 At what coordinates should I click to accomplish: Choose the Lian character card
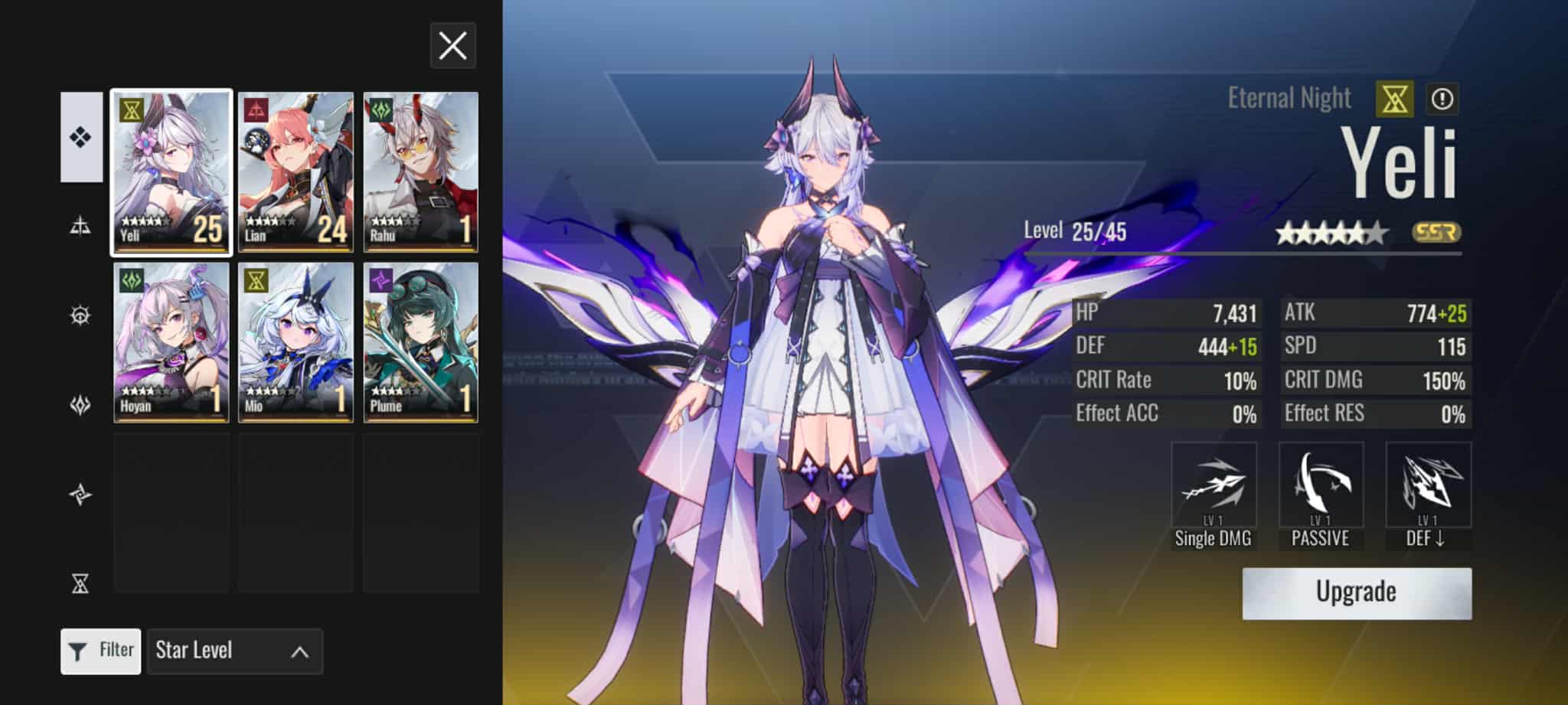click(x=296, y=172)
